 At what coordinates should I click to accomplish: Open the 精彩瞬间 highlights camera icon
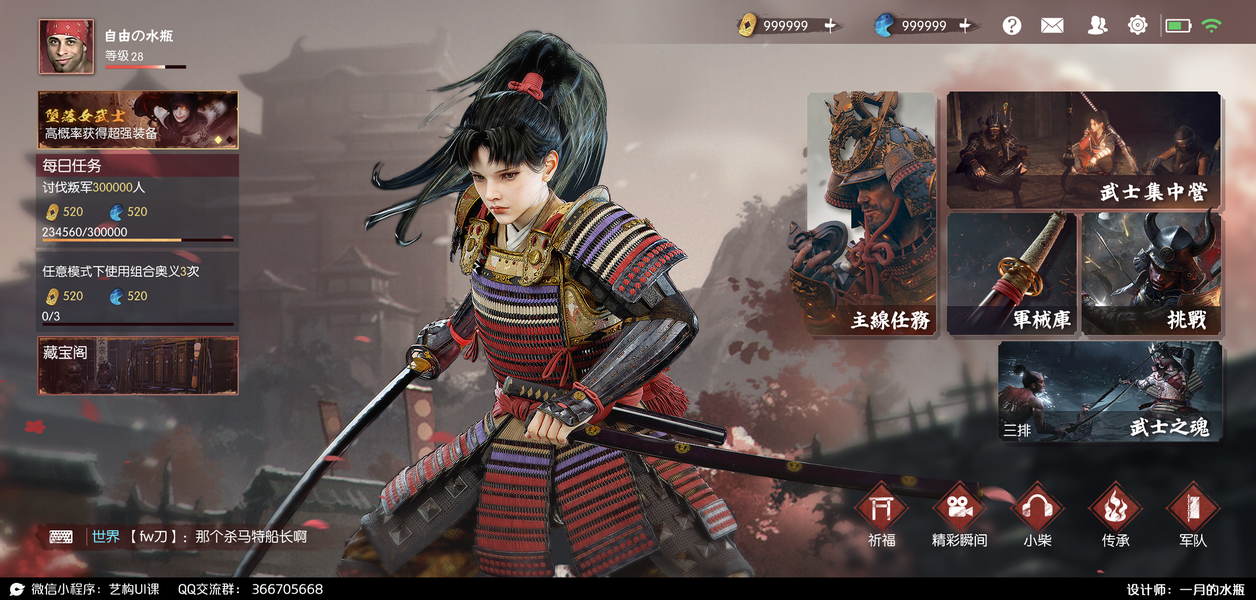(x=959, y=510)
